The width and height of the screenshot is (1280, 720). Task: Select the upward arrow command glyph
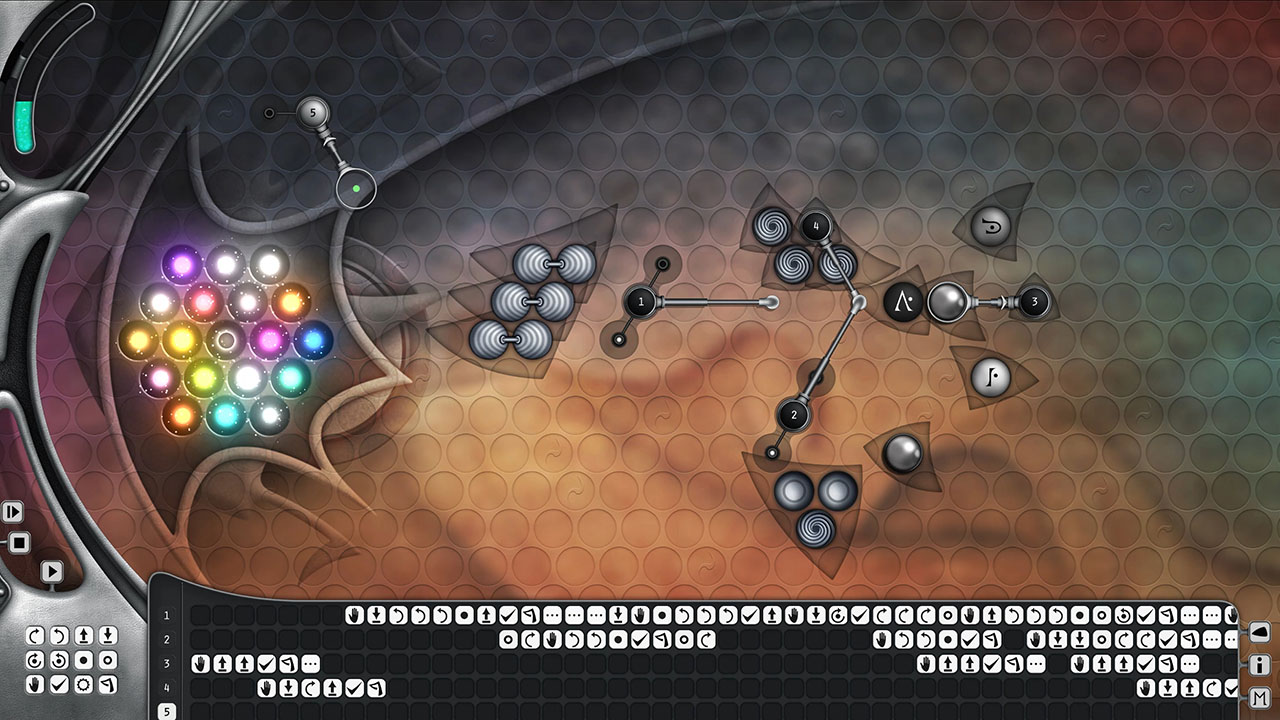point(83,635)
